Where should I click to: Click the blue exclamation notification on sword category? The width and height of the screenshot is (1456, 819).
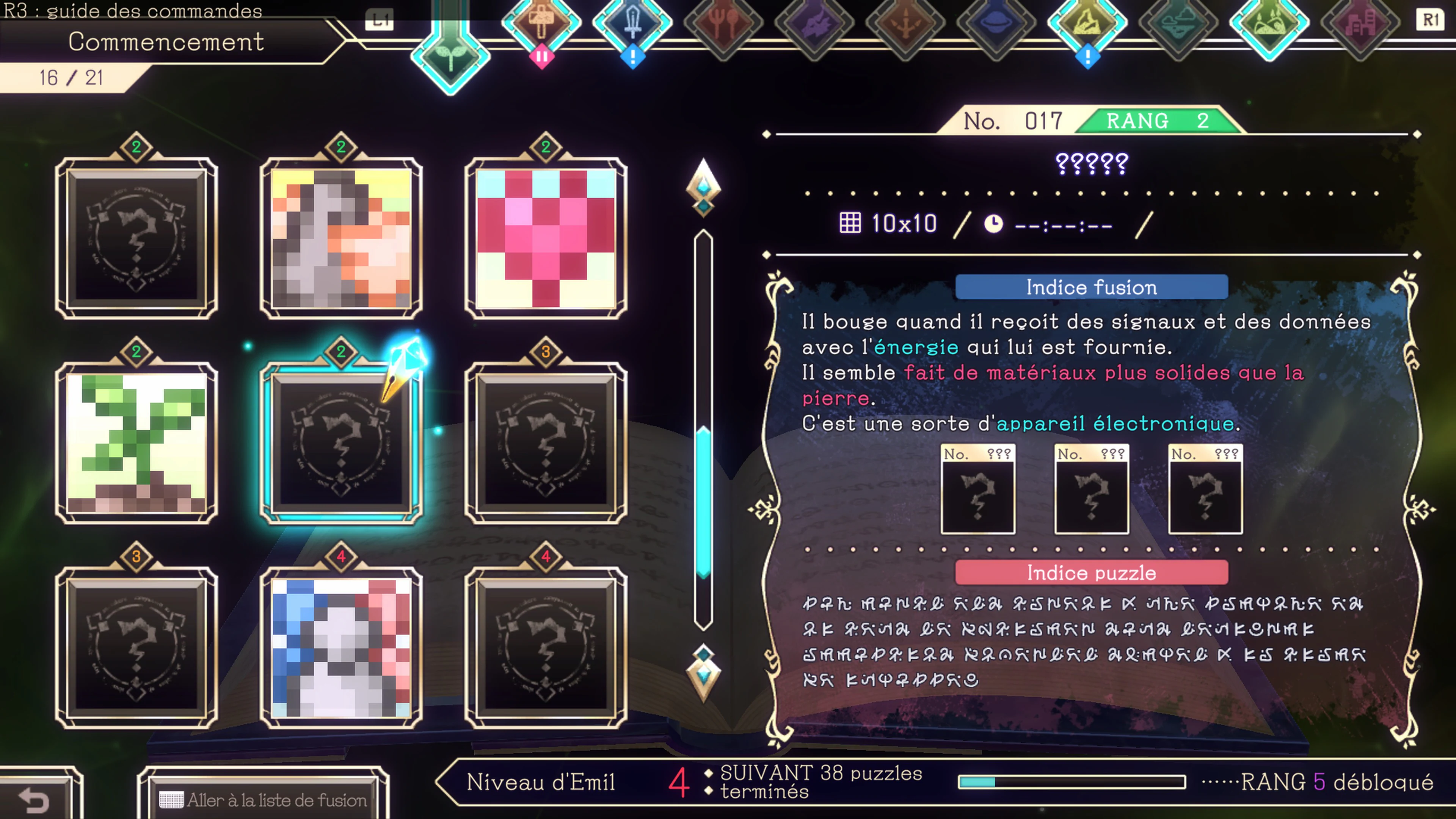tap(633, 56)
